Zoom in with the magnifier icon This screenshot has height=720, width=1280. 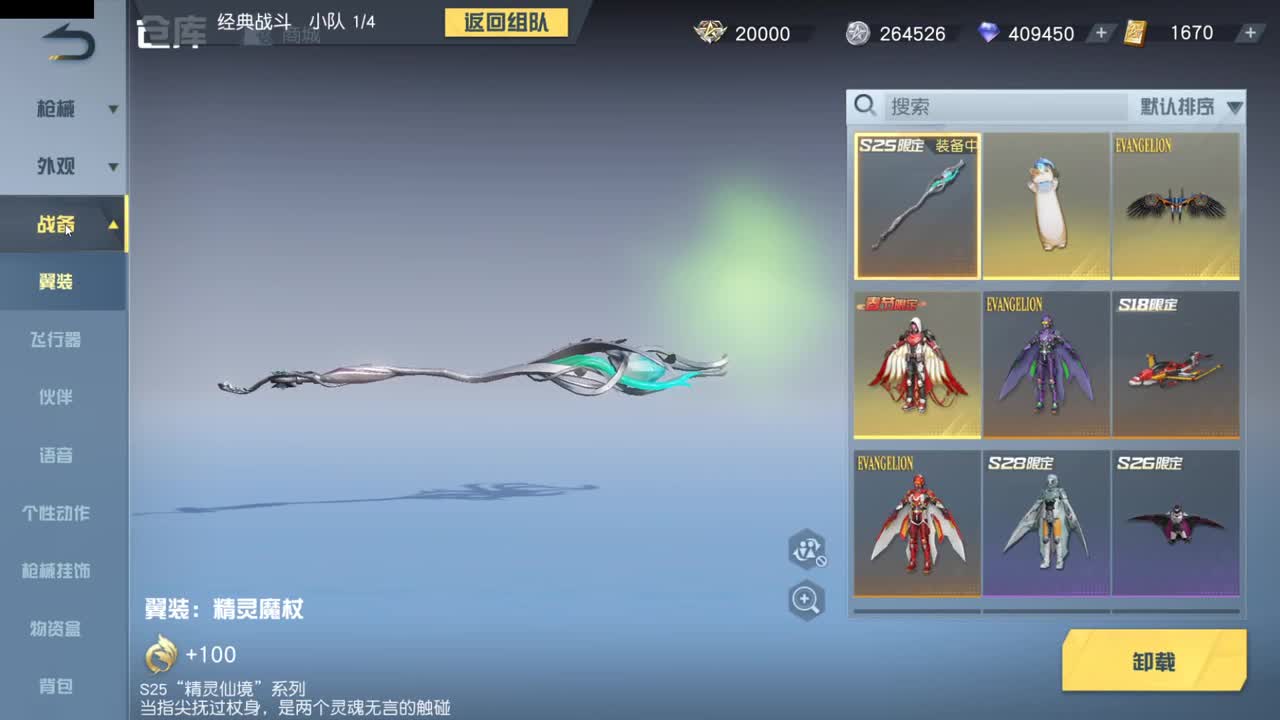(808, 602)
